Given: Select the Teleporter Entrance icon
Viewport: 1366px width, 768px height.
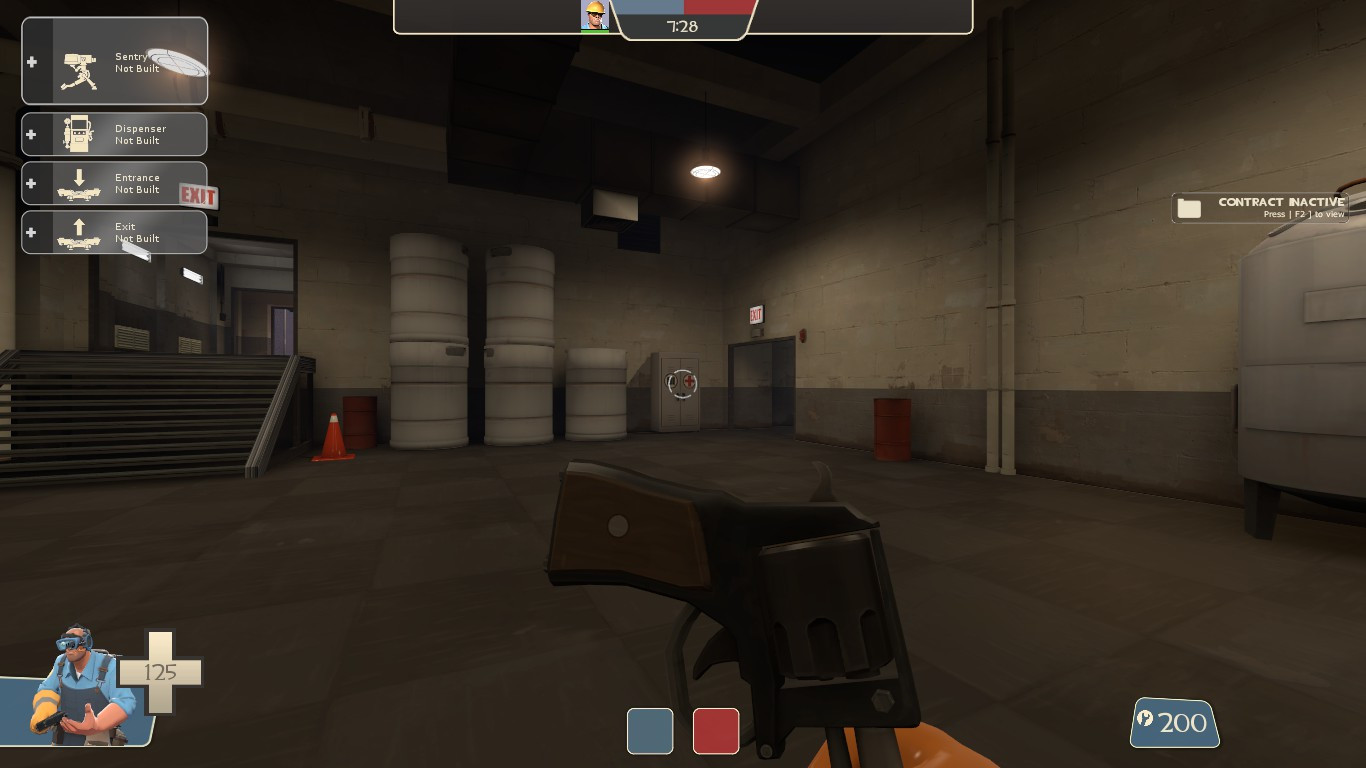Looking at the screenshot, I should click(x=78, y=183).
